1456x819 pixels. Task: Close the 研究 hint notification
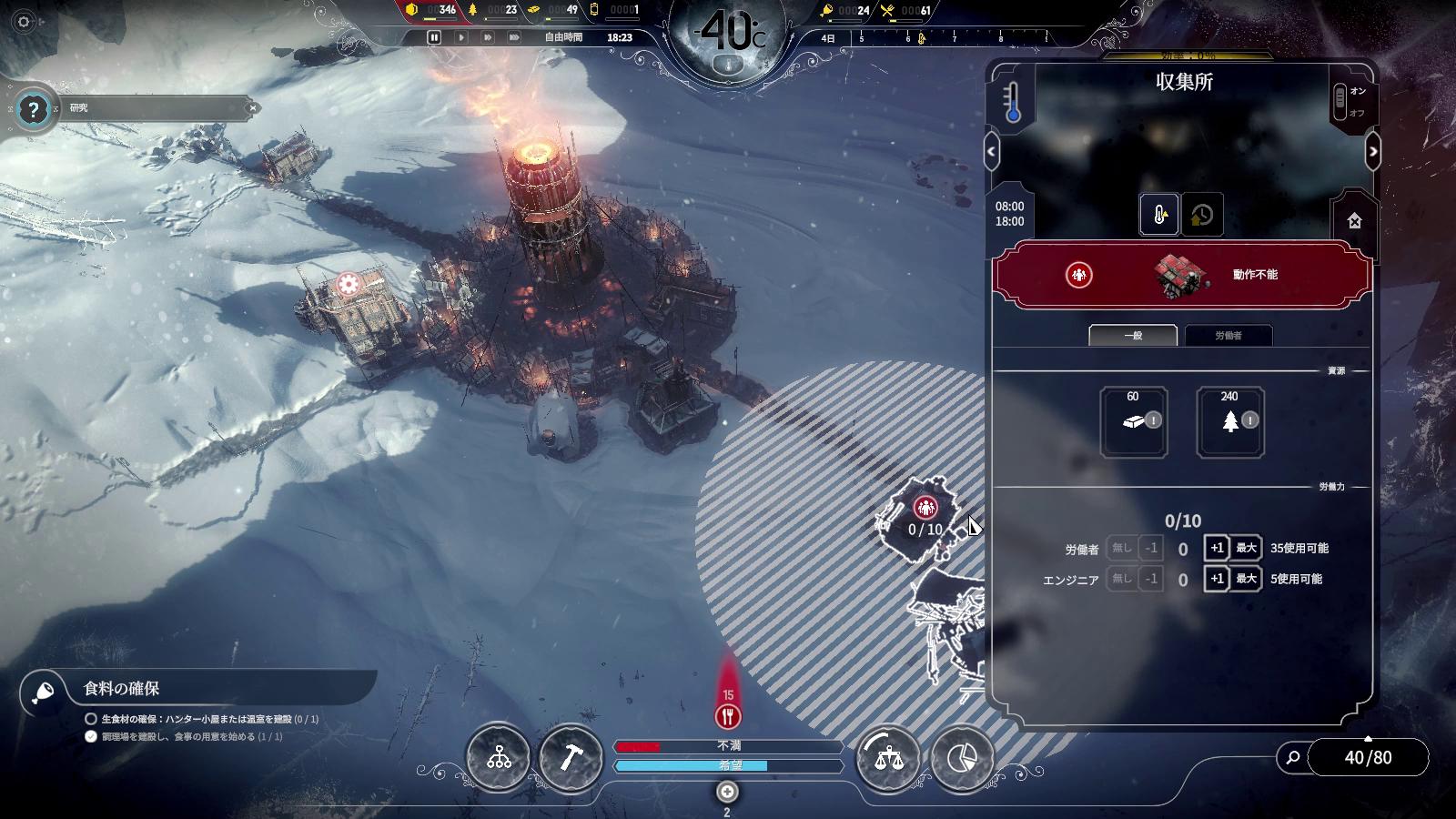click(x=253, y=108)
